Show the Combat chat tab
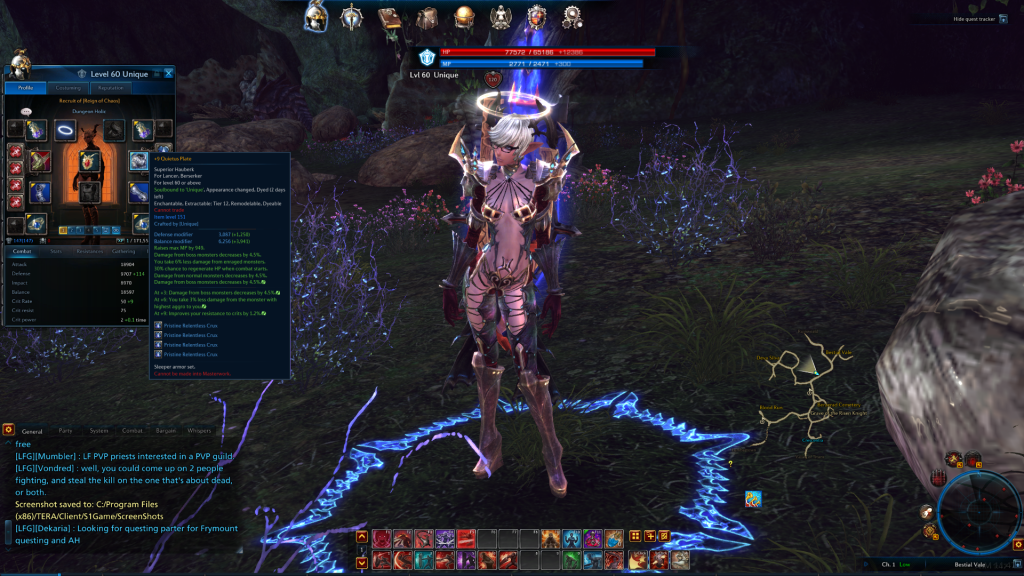Screen dimensions: 1024x576 [x=132, y=431]
